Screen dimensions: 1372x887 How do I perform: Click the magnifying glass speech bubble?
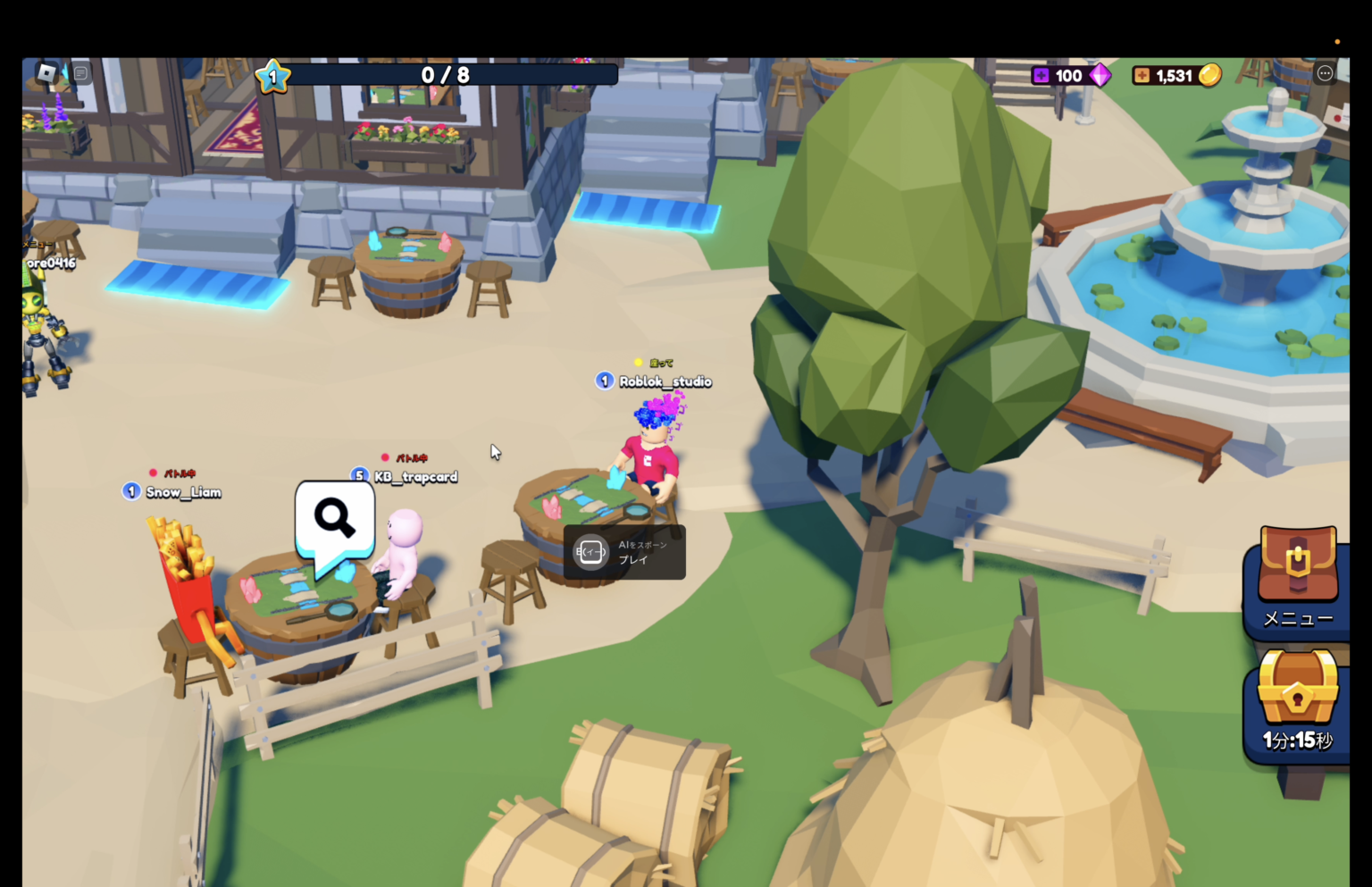[334, 518]
